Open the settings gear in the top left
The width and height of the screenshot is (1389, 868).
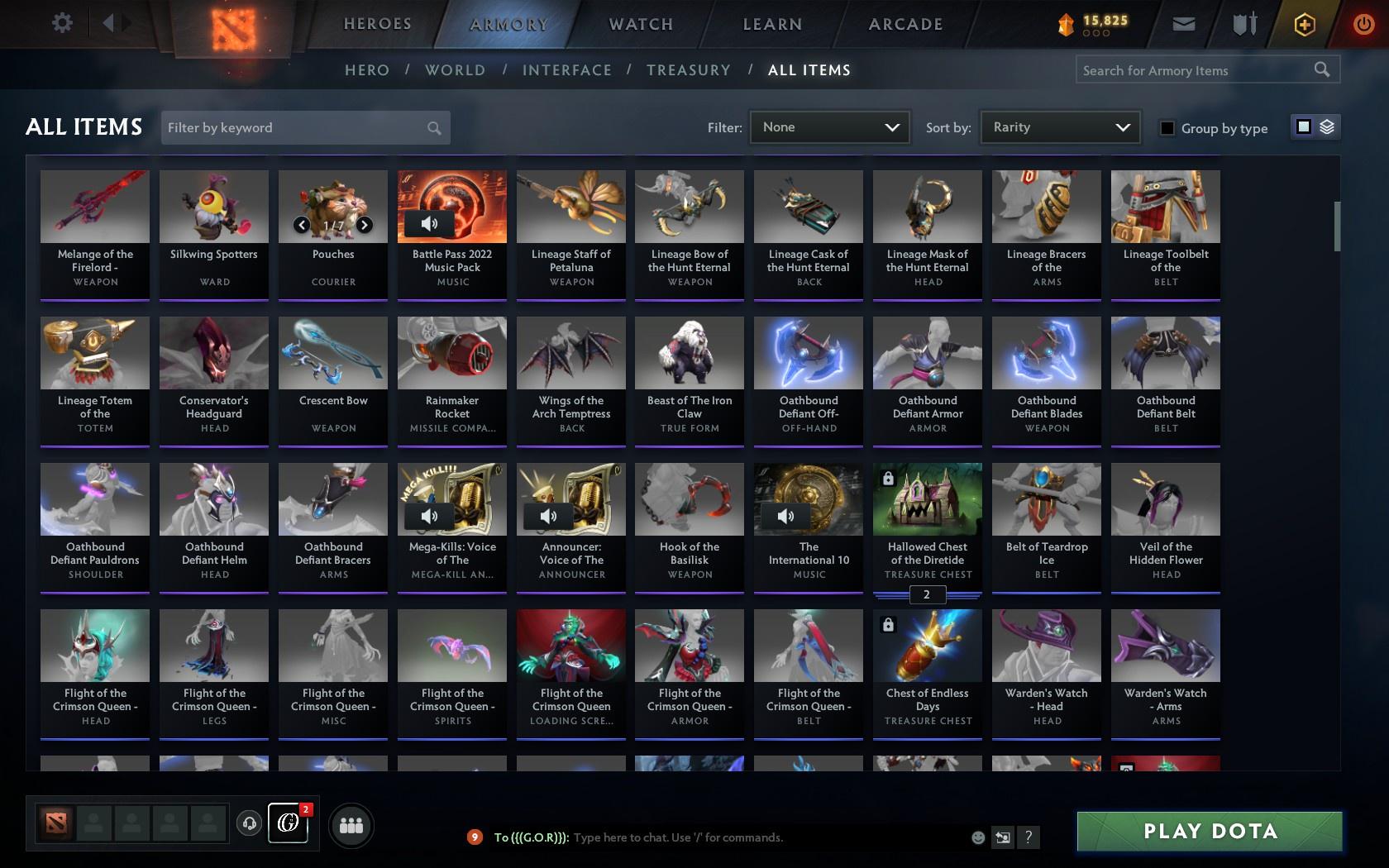(x=60, y=23)
